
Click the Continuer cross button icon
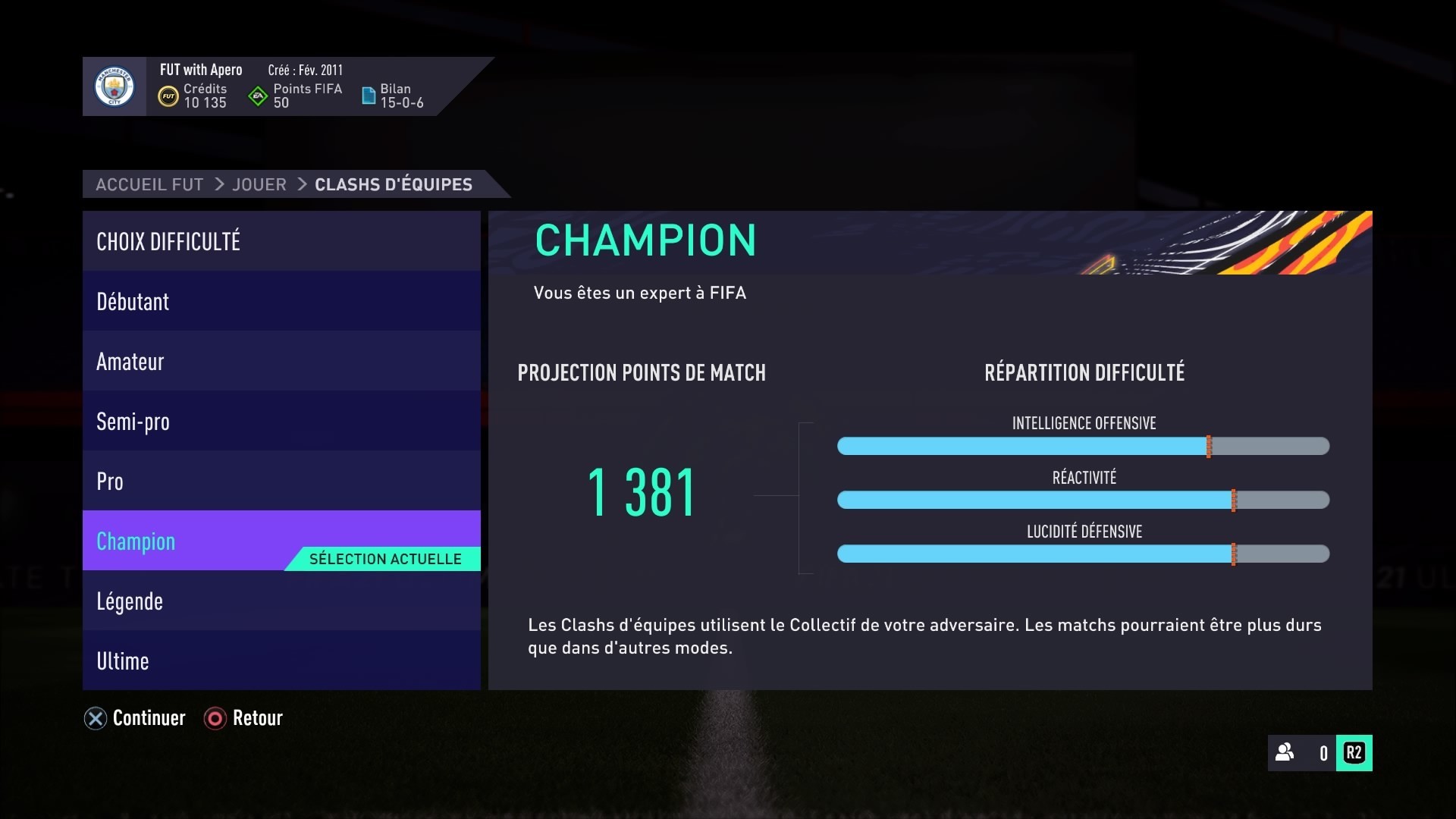click(x=94, y=718)
